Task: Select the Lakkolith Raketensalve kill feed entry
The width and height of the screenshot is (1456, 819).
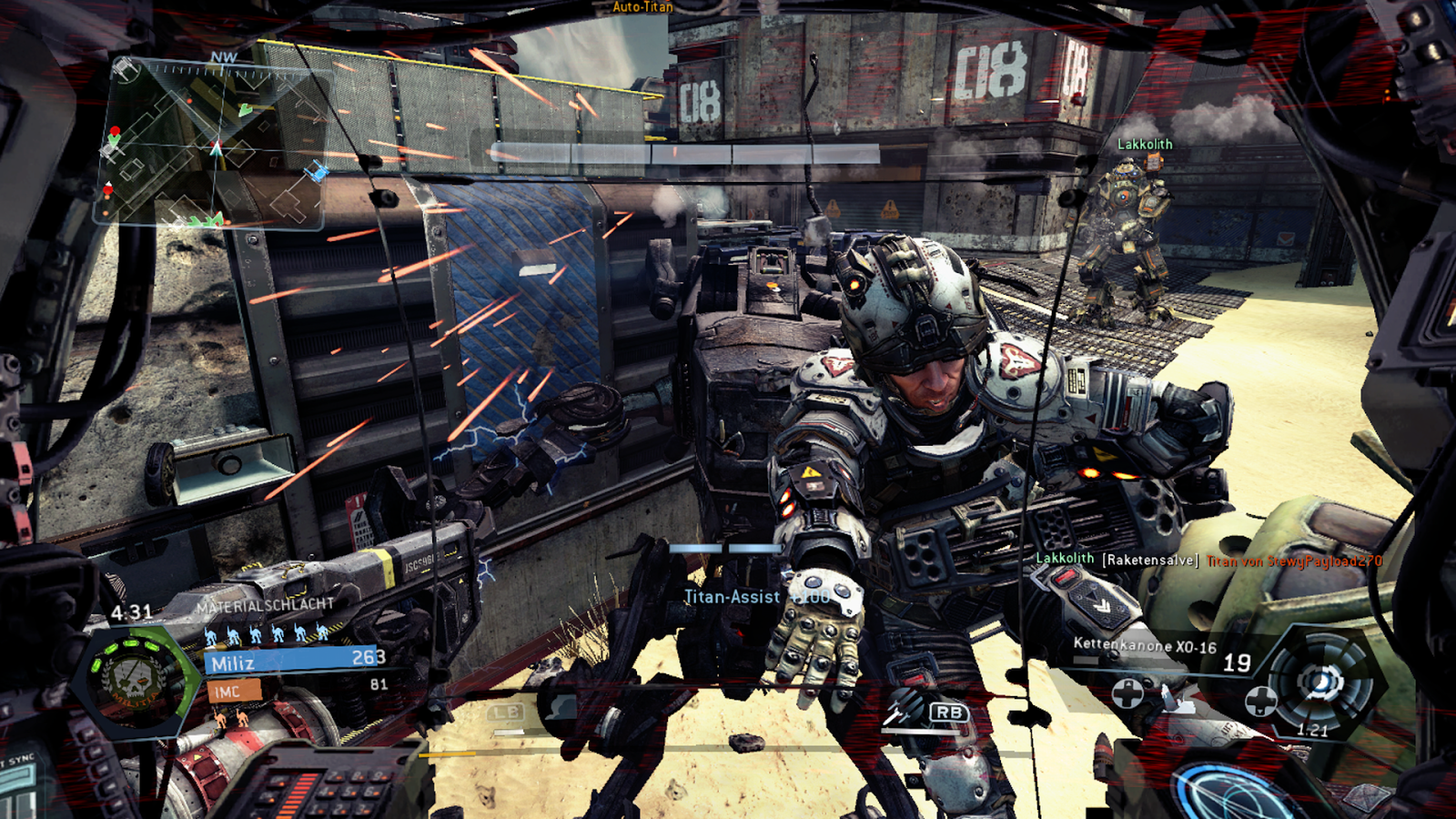Action: click(1208, 561)
